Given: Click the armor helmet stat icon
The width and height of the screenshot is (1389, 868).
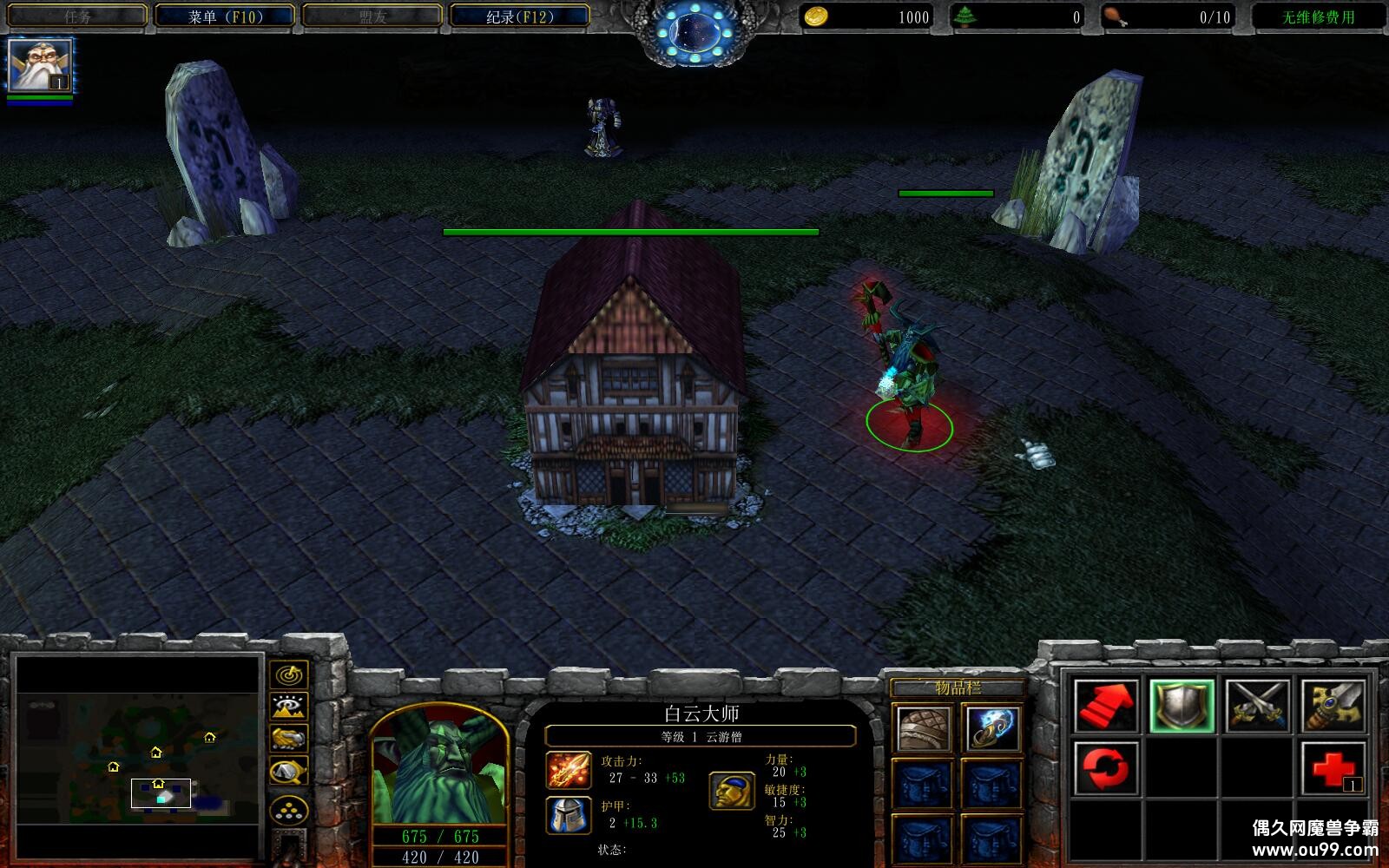Looking at the screenshot, I should click(569, 815).
